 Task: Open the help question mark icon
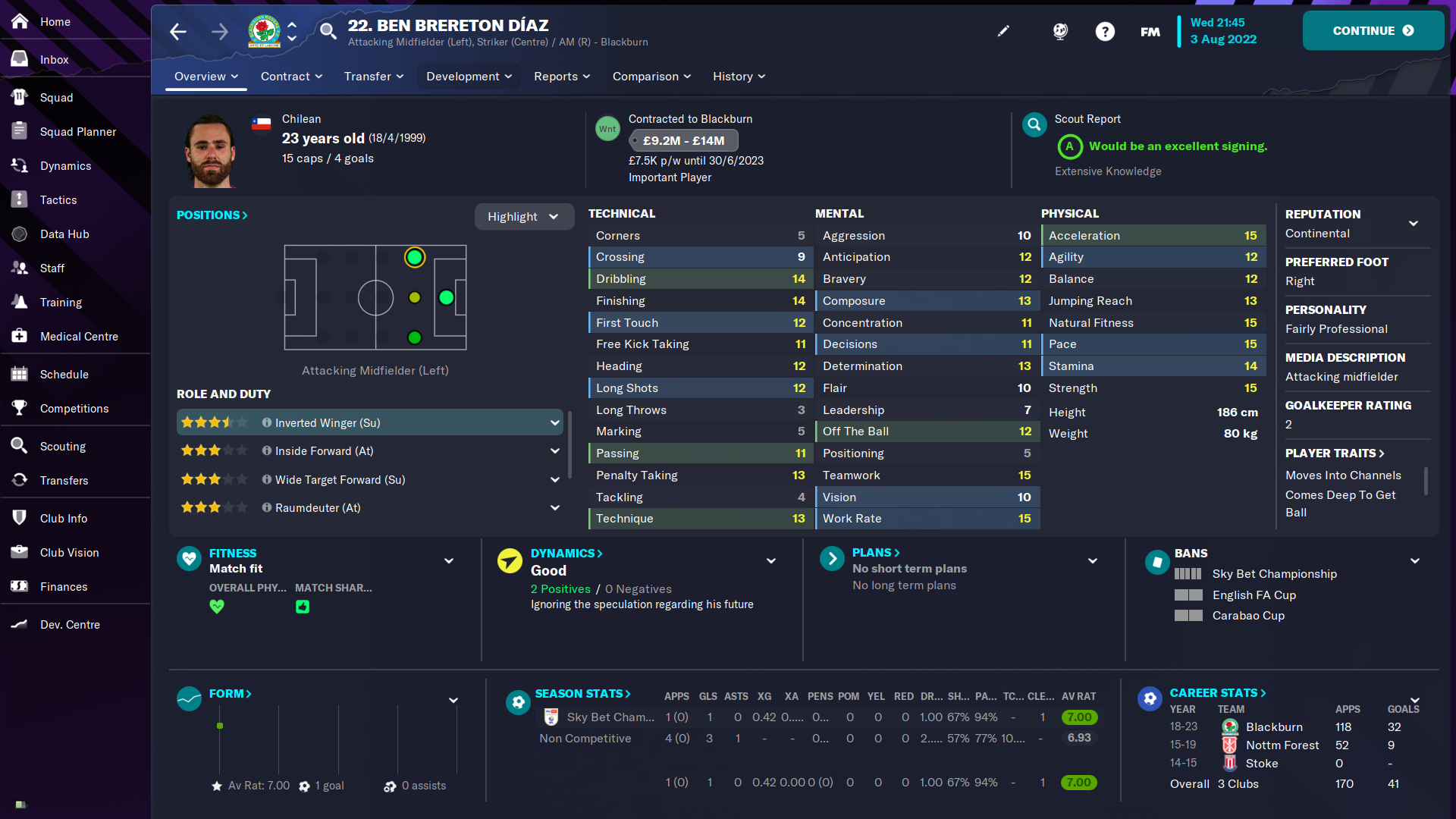point(1105,31)
